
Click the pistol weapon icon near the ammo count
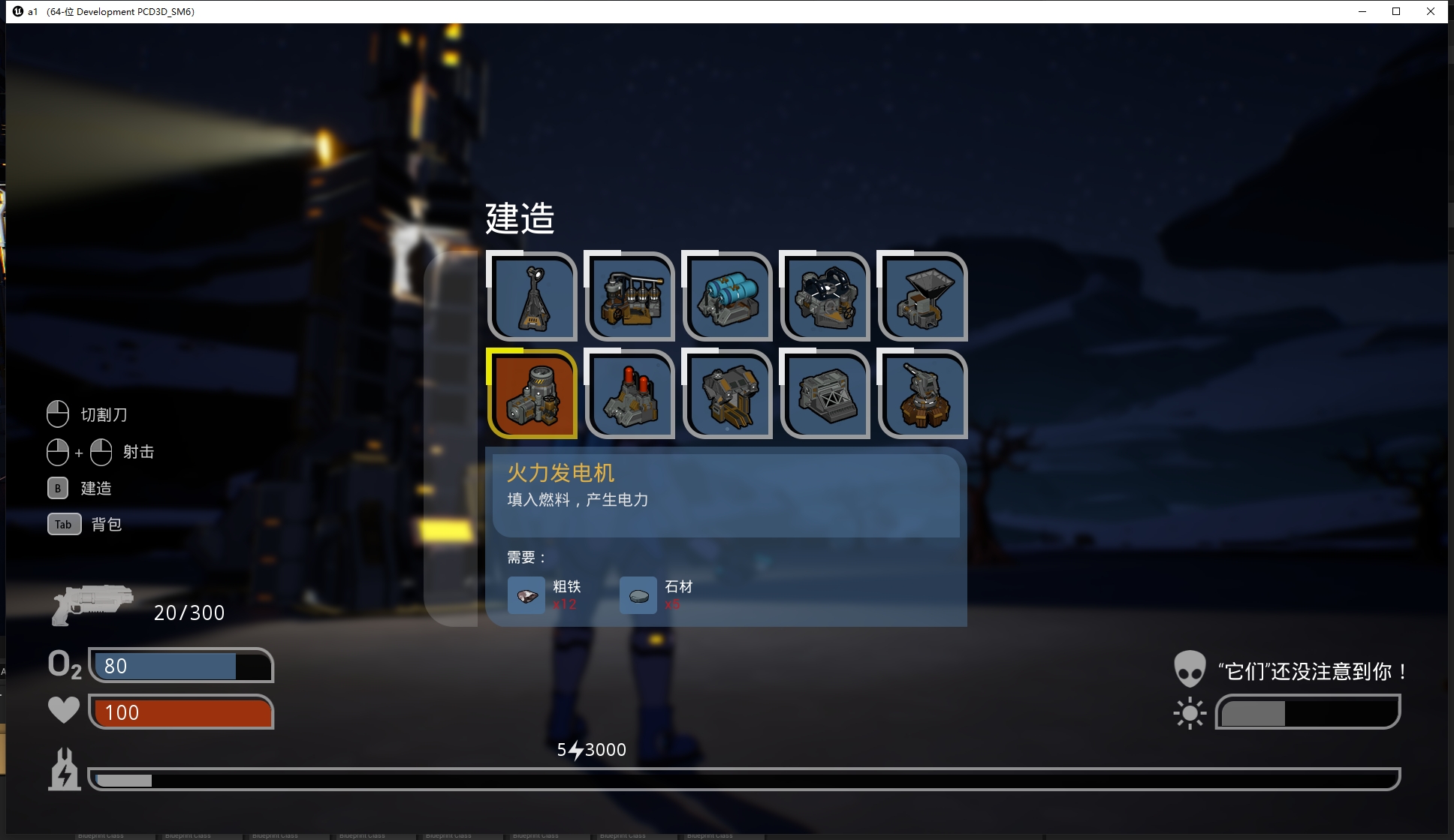point(92,604)
